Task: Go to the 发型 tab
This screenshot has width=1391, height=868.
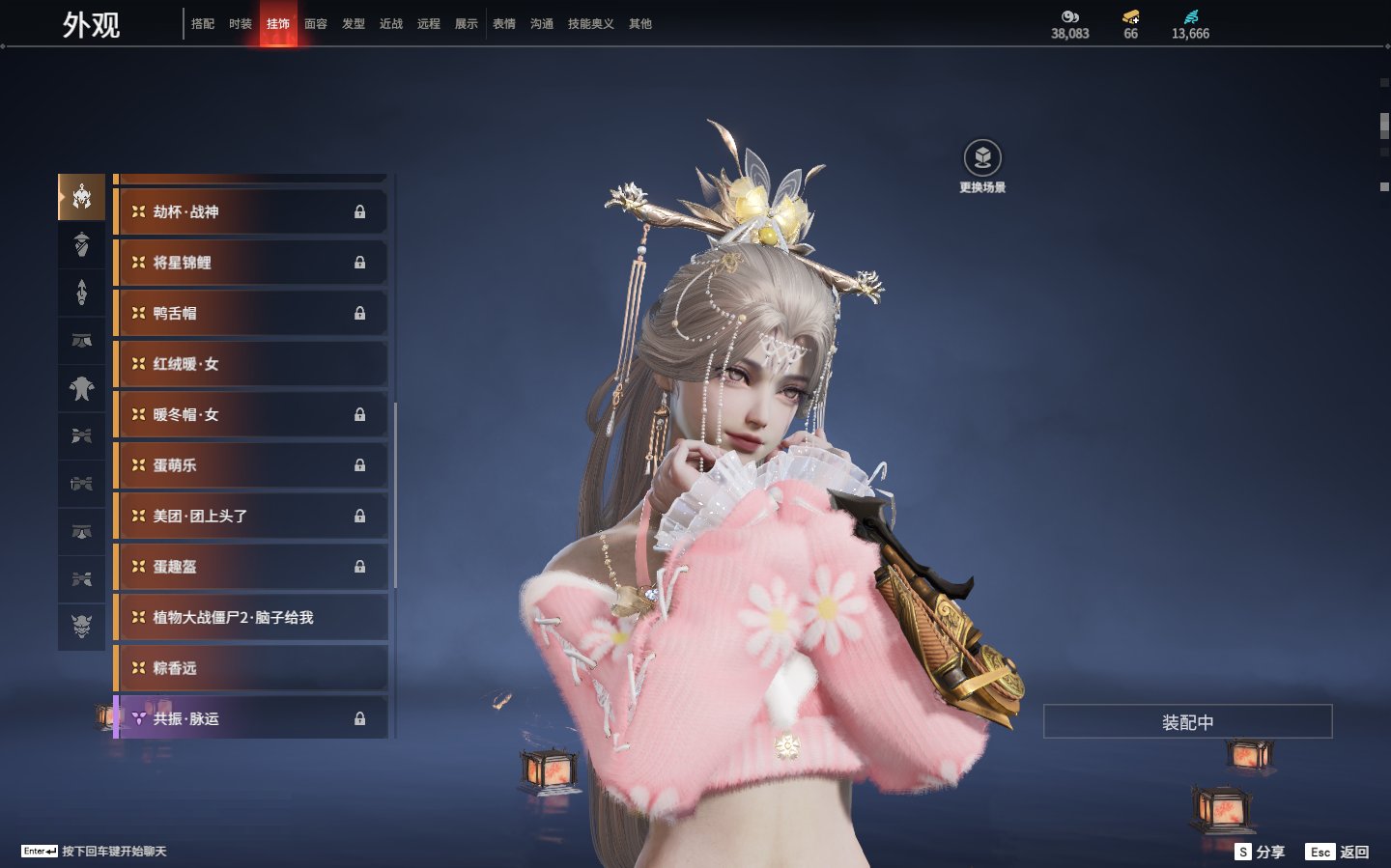Action: (354, 24)
